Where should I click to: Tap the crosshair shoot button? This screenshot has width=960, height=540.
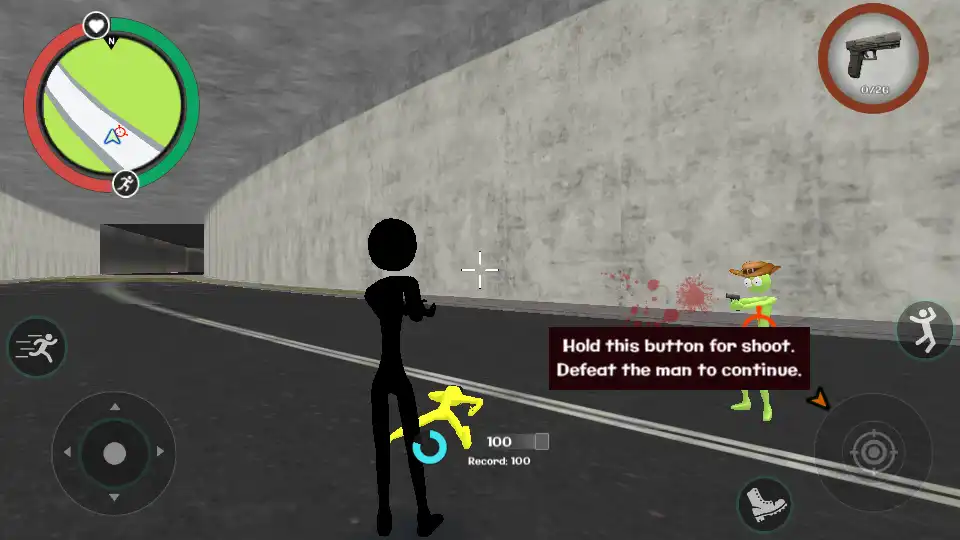[x=873, y=453]
